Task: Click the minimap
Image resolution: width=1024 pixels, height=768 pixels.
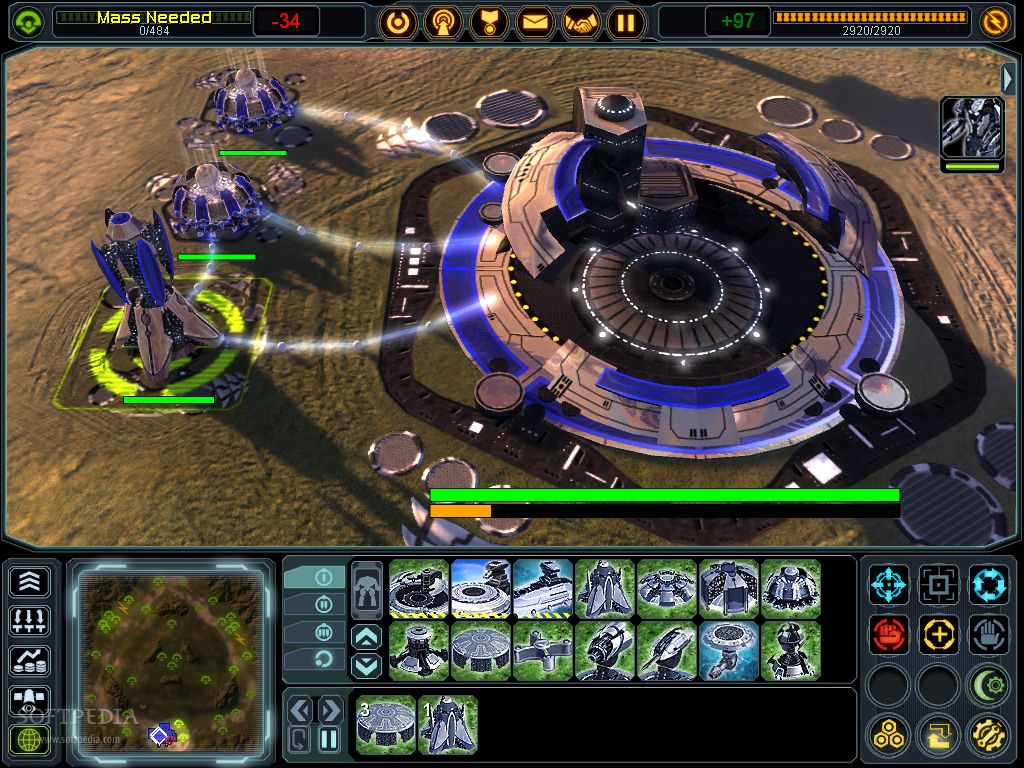Action: (170, 656)
